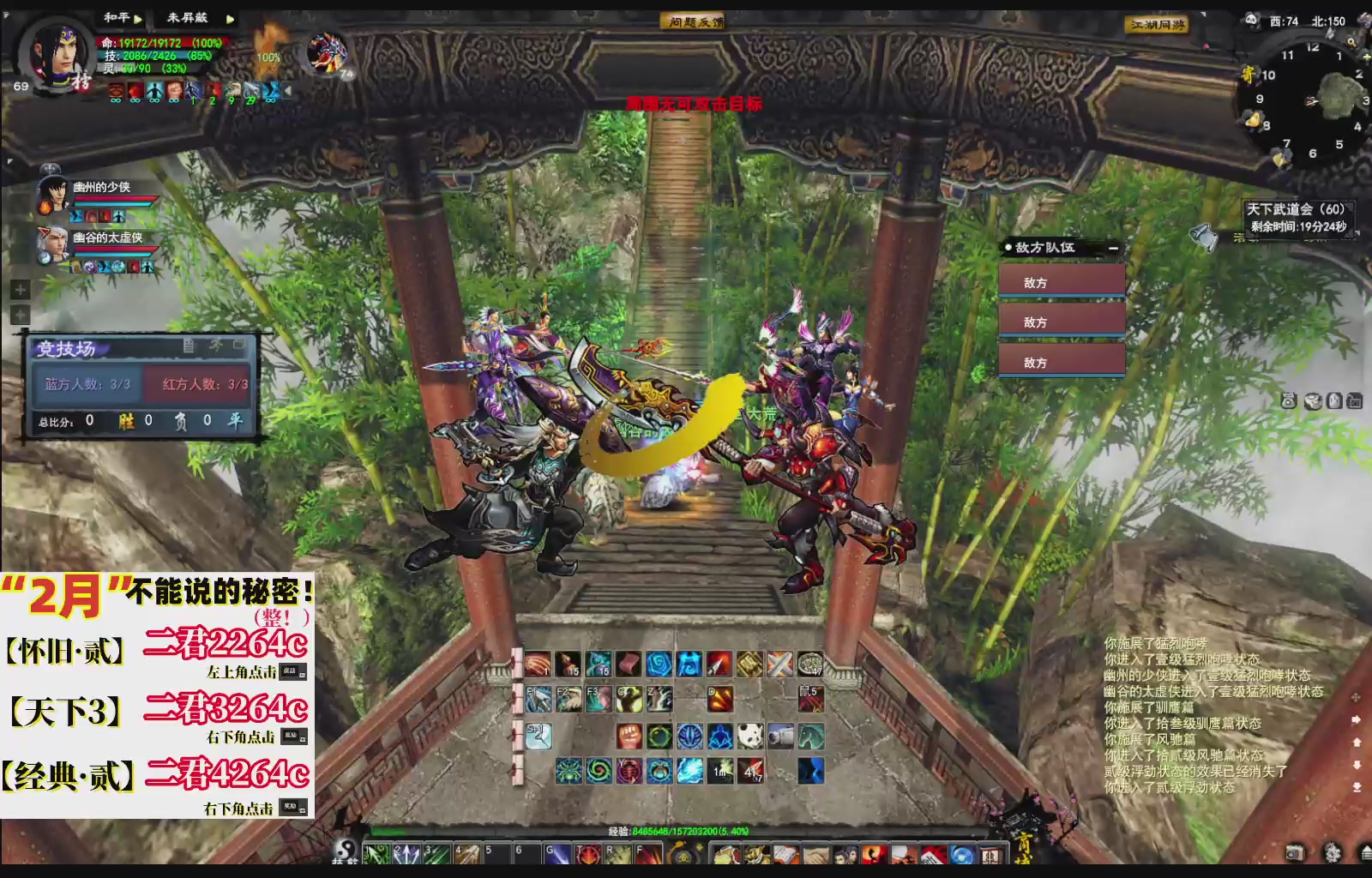Image resolution: width=1372 pixels, height=878 pixels.
Task: Expand the yellow arrow next to 和平
Action: point(138,19)
